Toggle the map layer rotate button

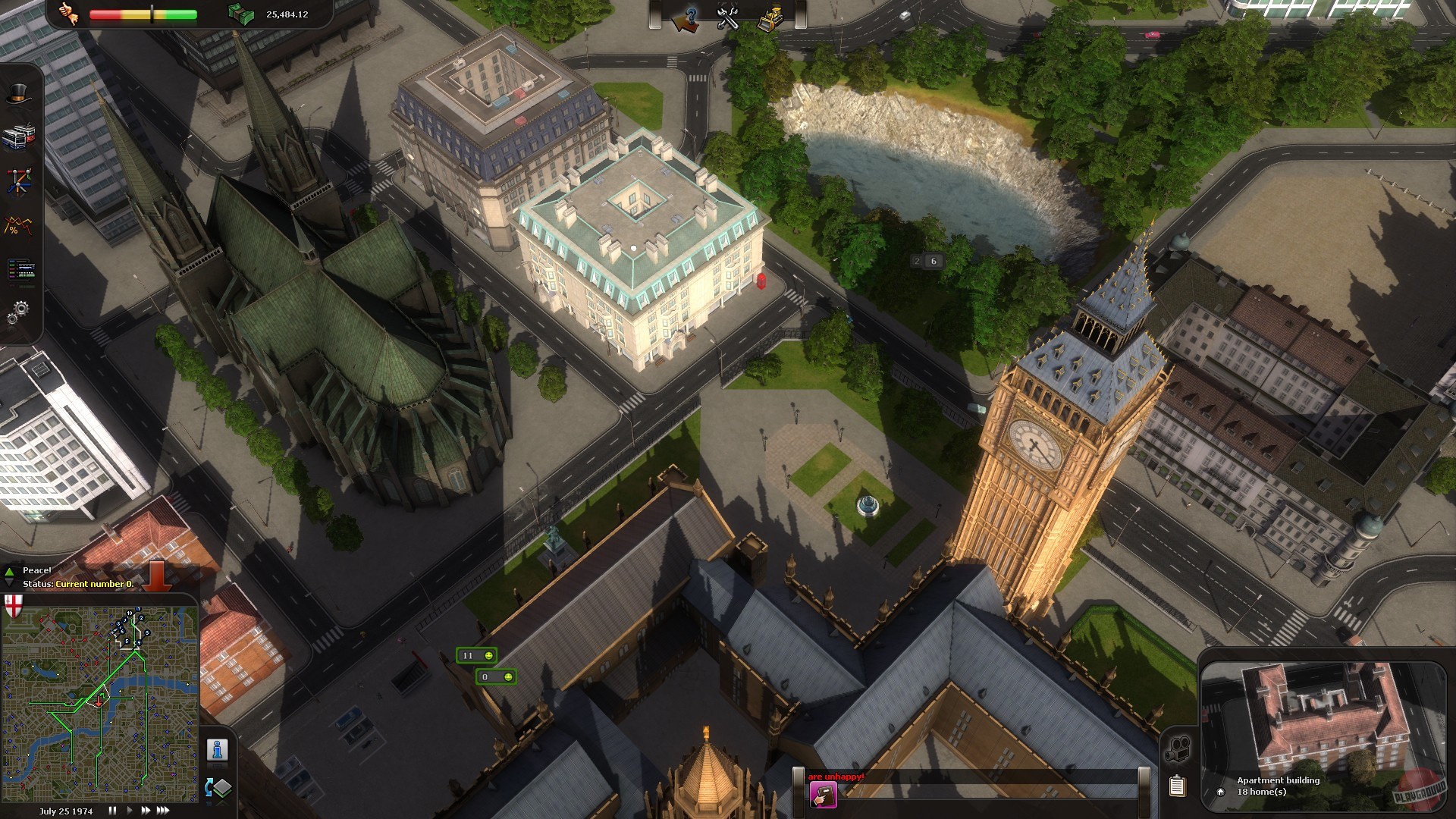click(218, 788)
